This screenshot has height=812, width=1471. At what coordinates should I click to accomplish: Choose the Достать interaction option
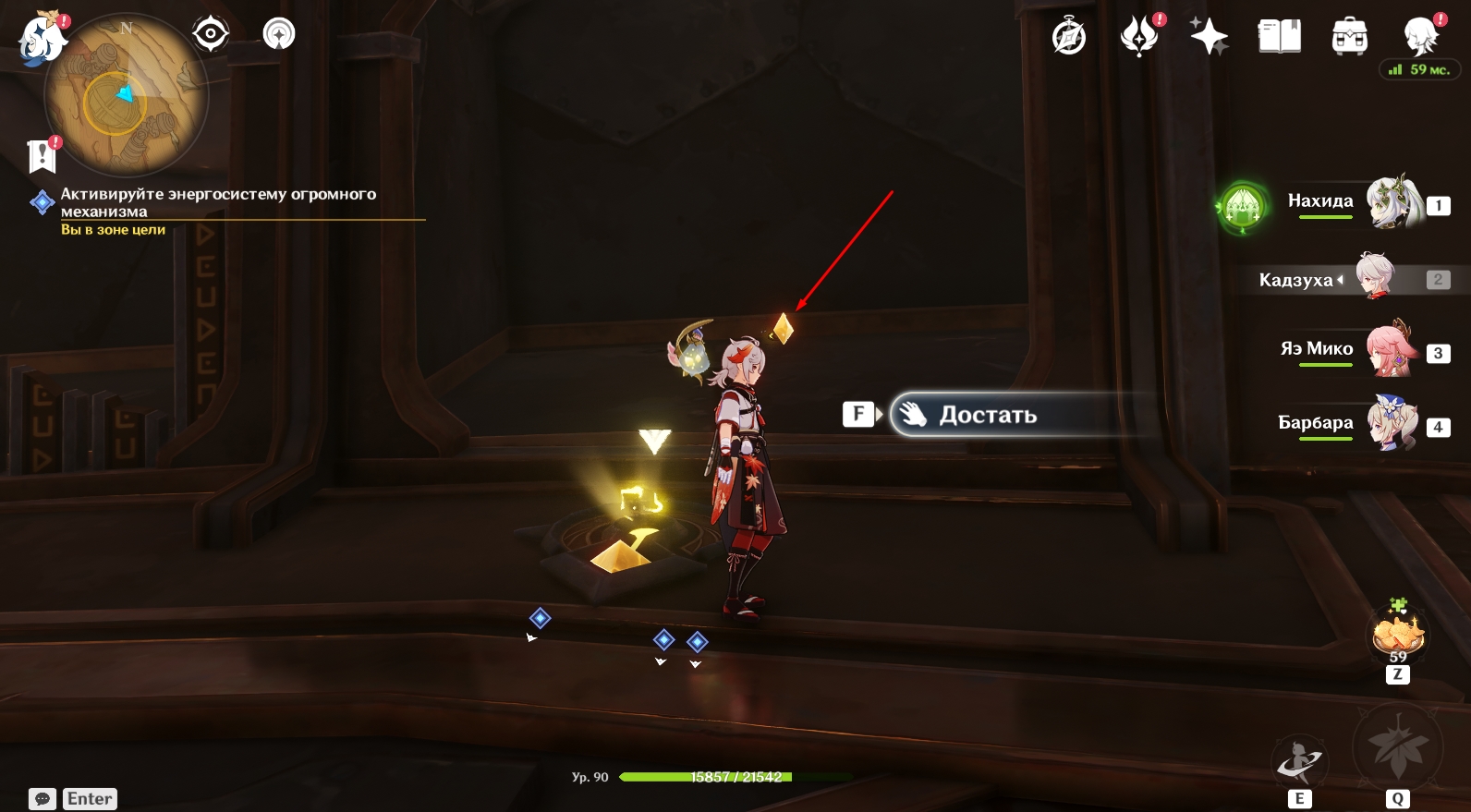988,415
